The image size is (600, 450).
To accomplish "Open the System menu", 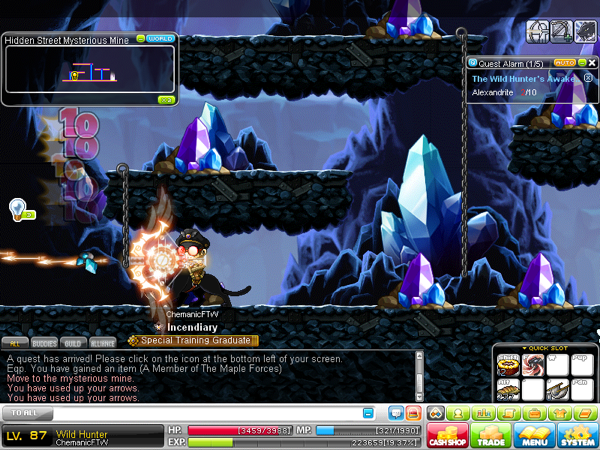I will pos(576,436).
